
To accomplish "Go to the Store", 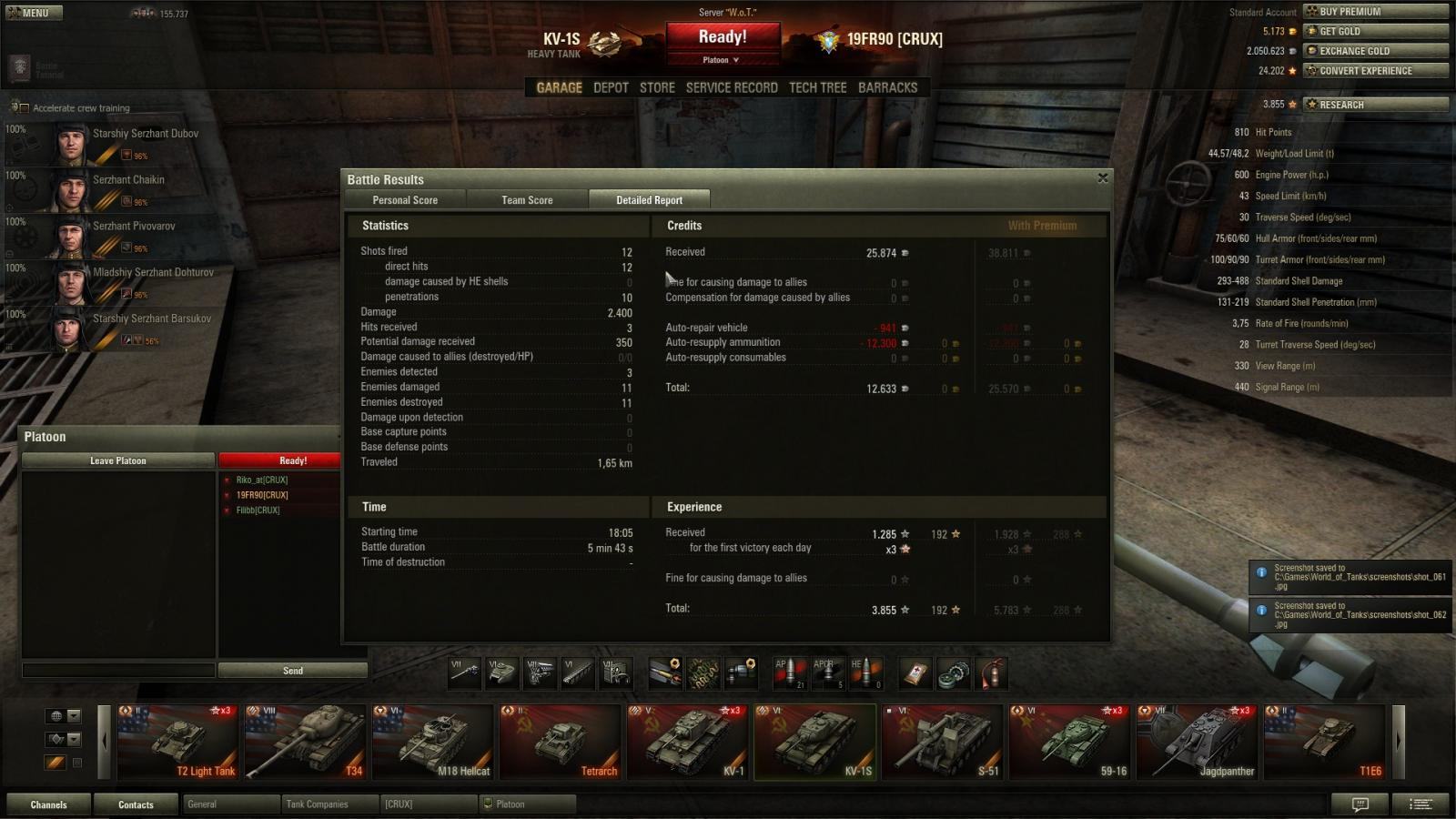I will [x=657, y=87].
